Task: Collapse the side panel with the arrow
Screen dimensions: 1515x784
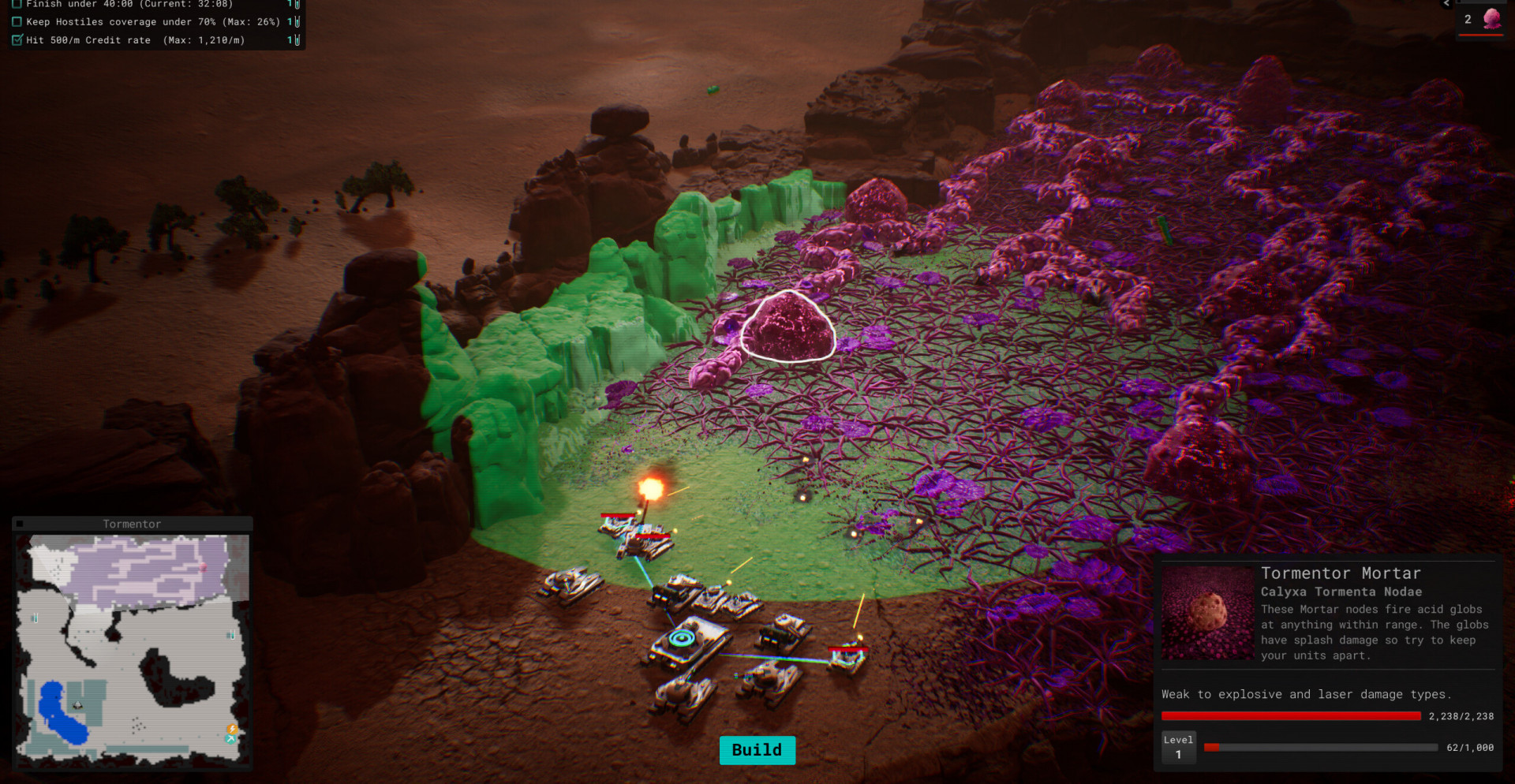Action: [1446, 4]
